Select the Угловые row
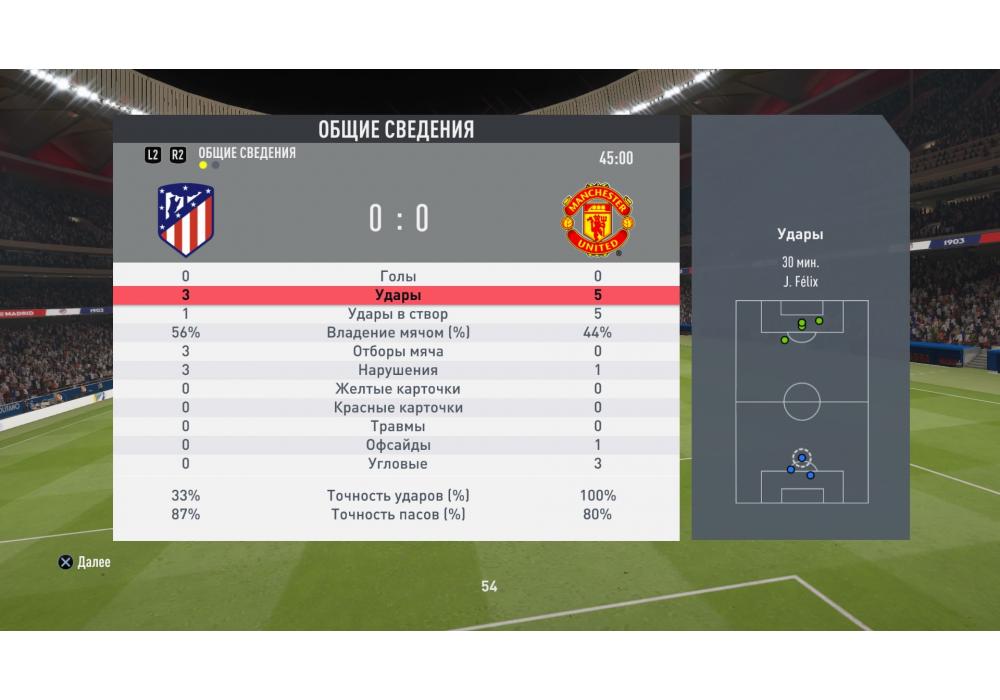Image resolution: width=1000 pixels, height=700 pixels. tap(397, 464)
